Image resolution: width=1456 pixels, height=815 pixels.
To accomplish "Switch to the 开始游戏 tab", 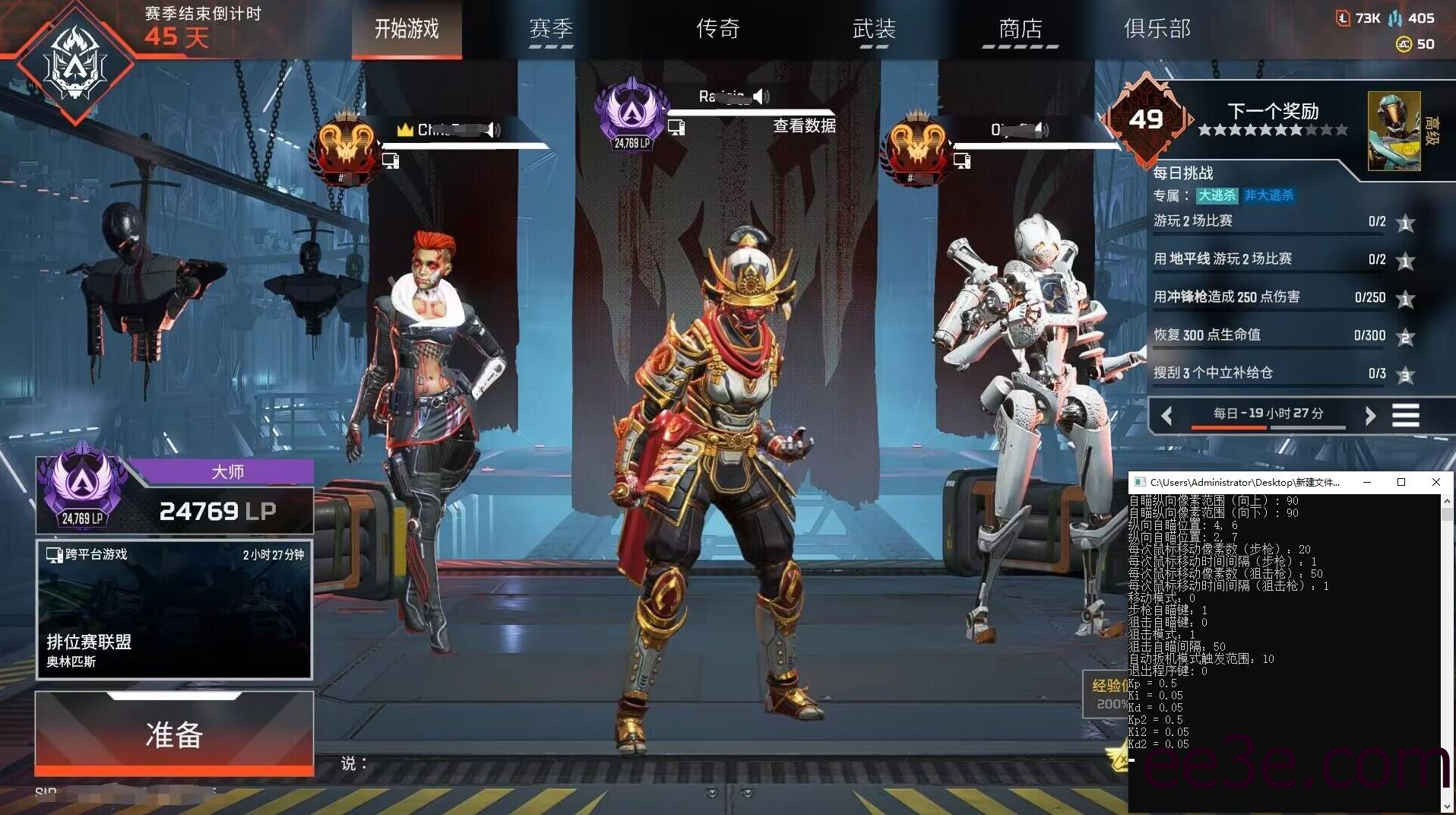I will pos(407,30).
